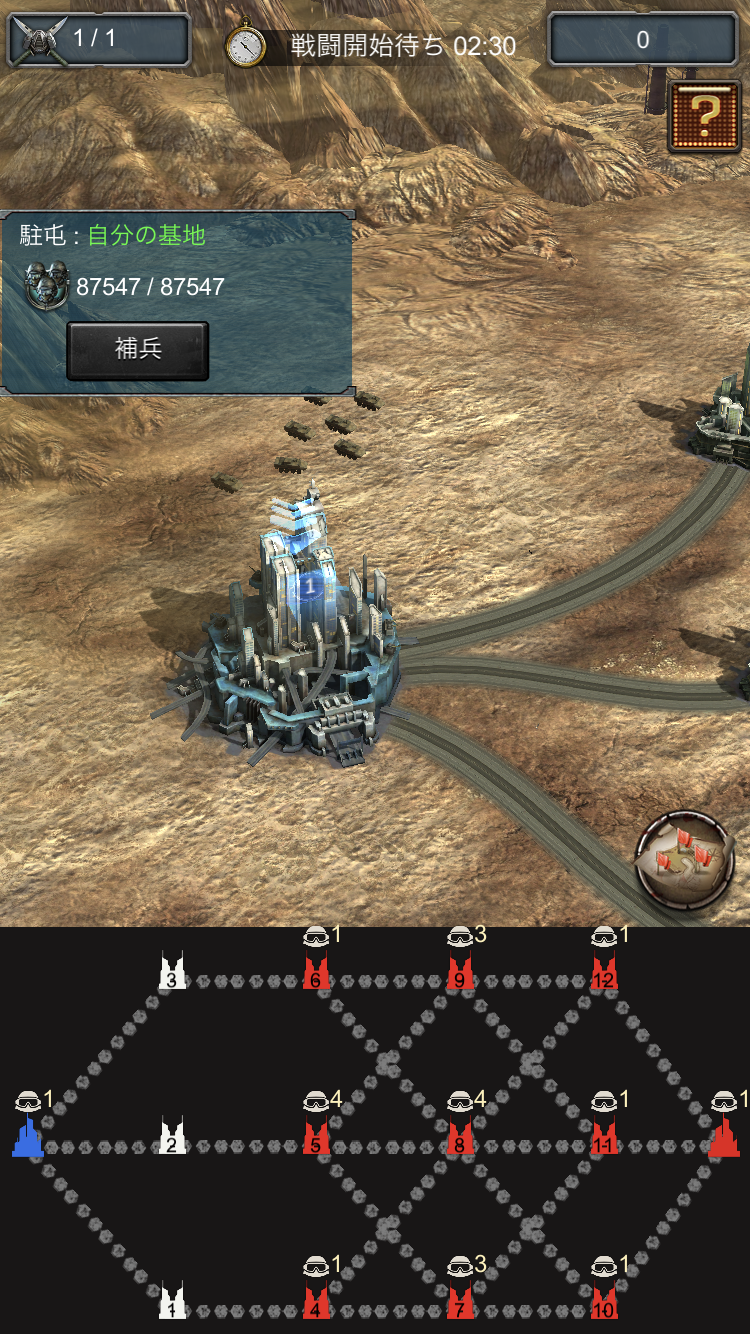Choose red enemy base node 7
The image size is (750, 1334).
(x=460, y=1302)
